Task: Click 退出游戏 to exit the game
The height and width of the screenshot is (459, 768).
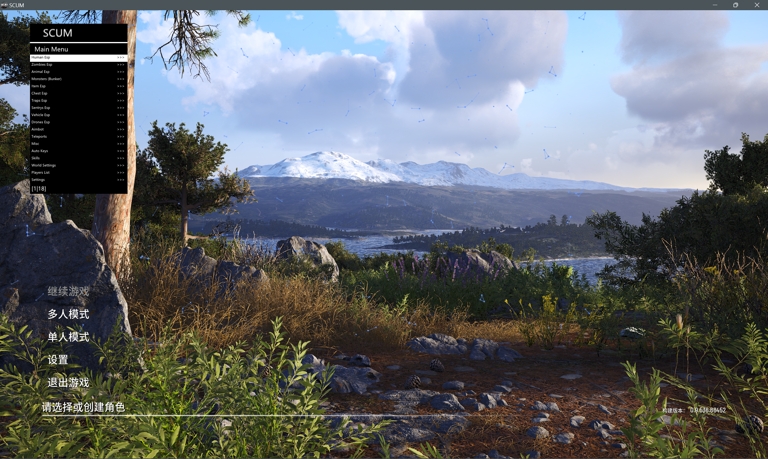Action: pos(68,383)
